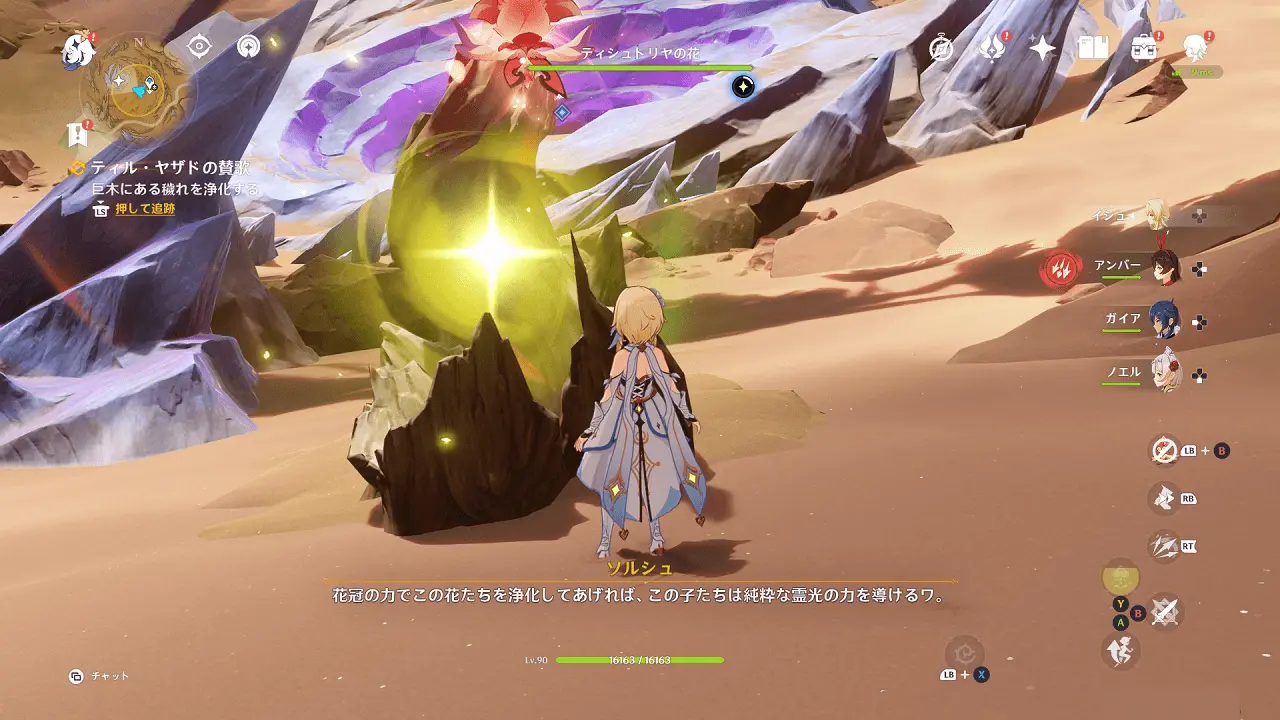
Task: Trigger アンバー's red elemental burst icon
Action: point(1059,268)
